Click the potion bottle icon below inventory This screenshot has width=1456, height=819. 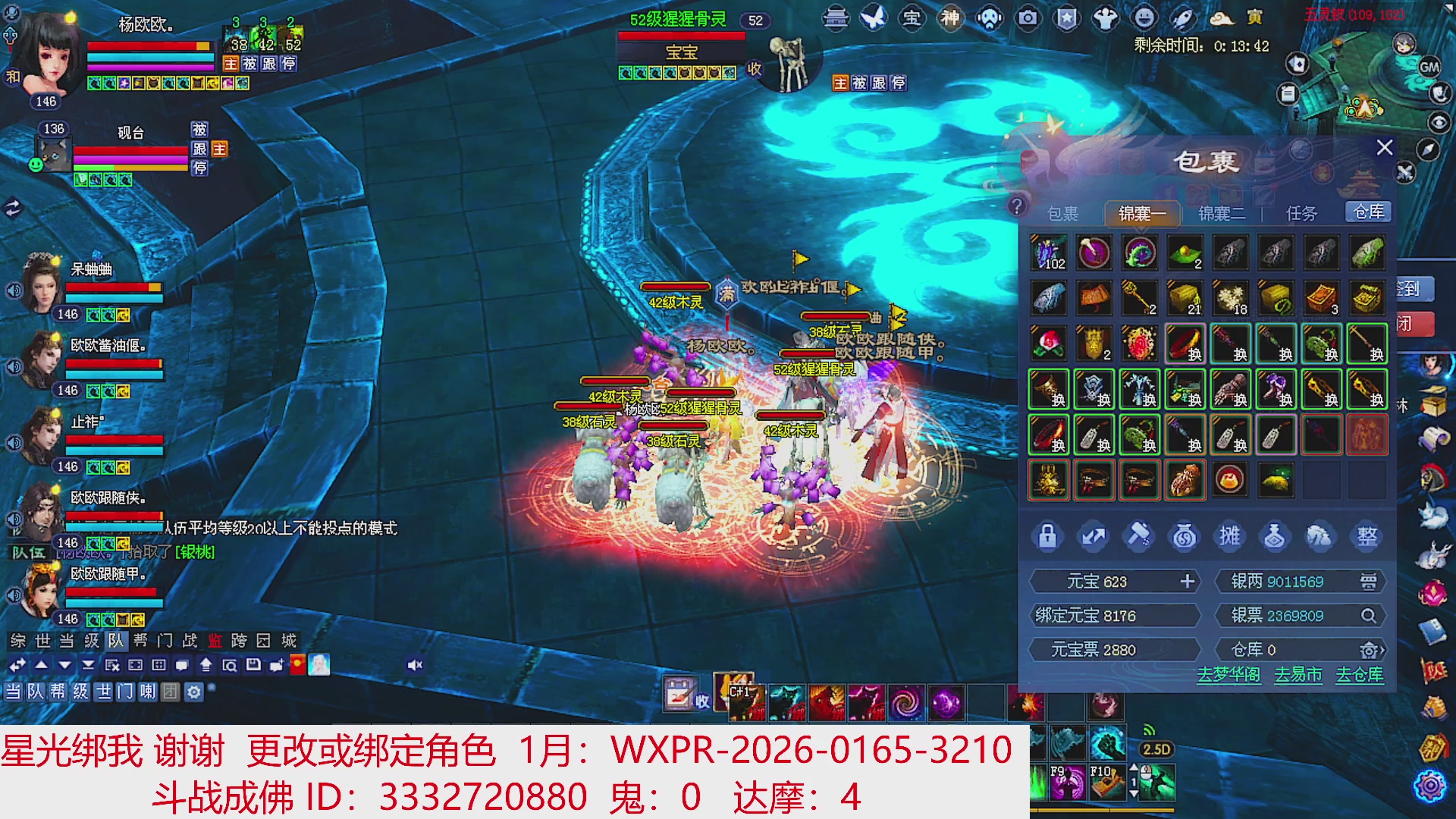(1276, 536)
